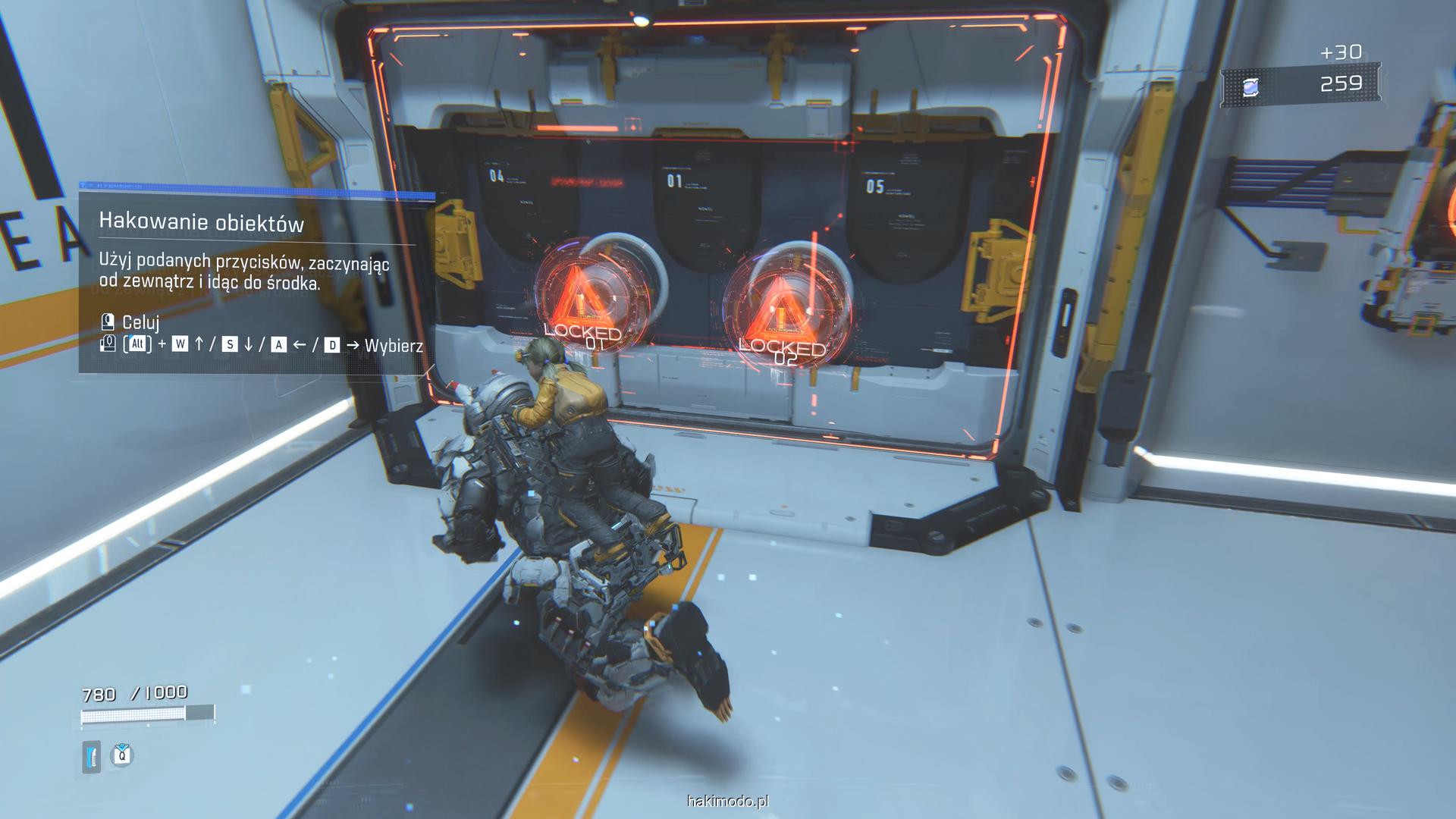
Task: Click the currency canister icon
Action: 1250,86
